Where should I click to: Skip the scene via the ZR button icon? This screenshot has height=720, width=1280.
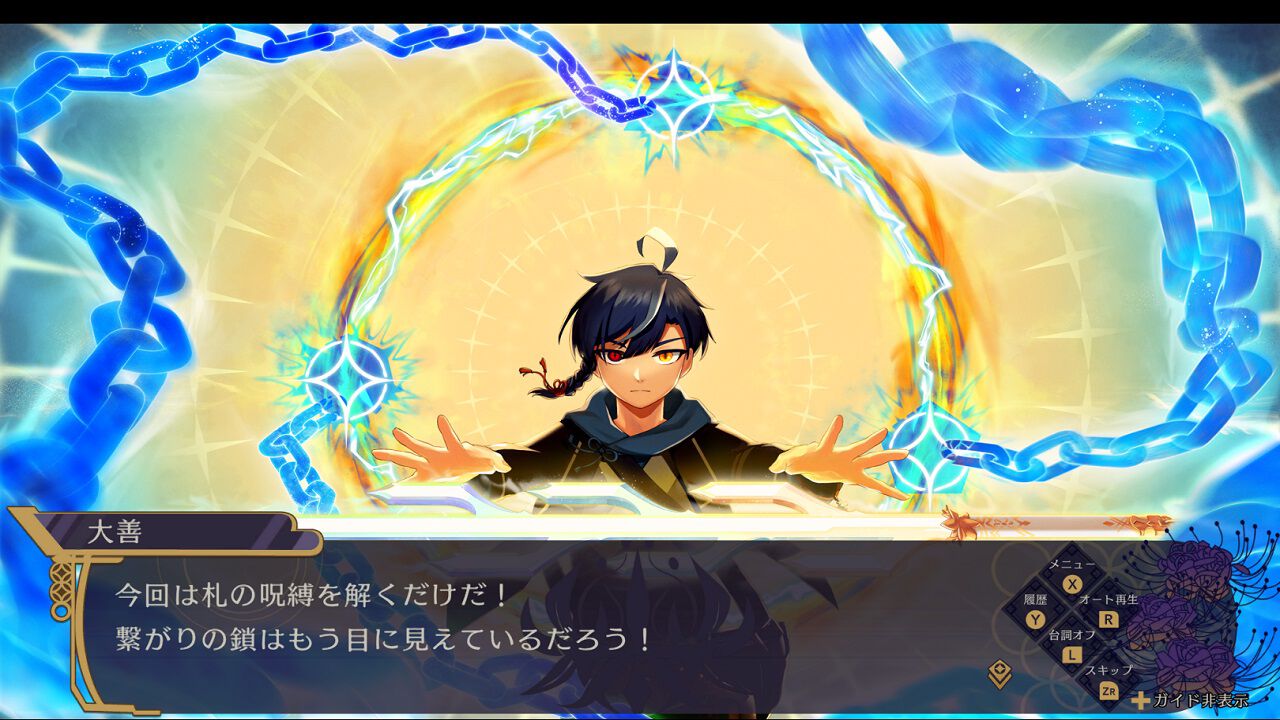click(x=1109, y=691)
